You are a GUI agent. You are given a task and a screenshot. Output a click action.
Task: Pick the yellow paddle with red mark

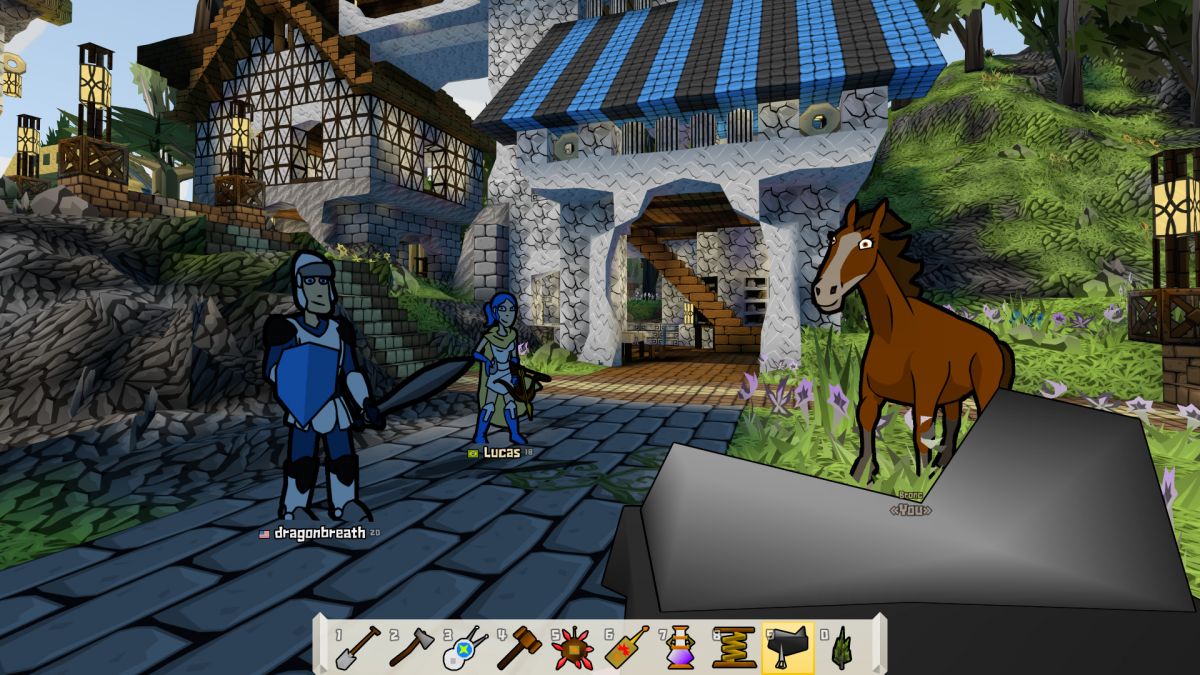[627, 647]
